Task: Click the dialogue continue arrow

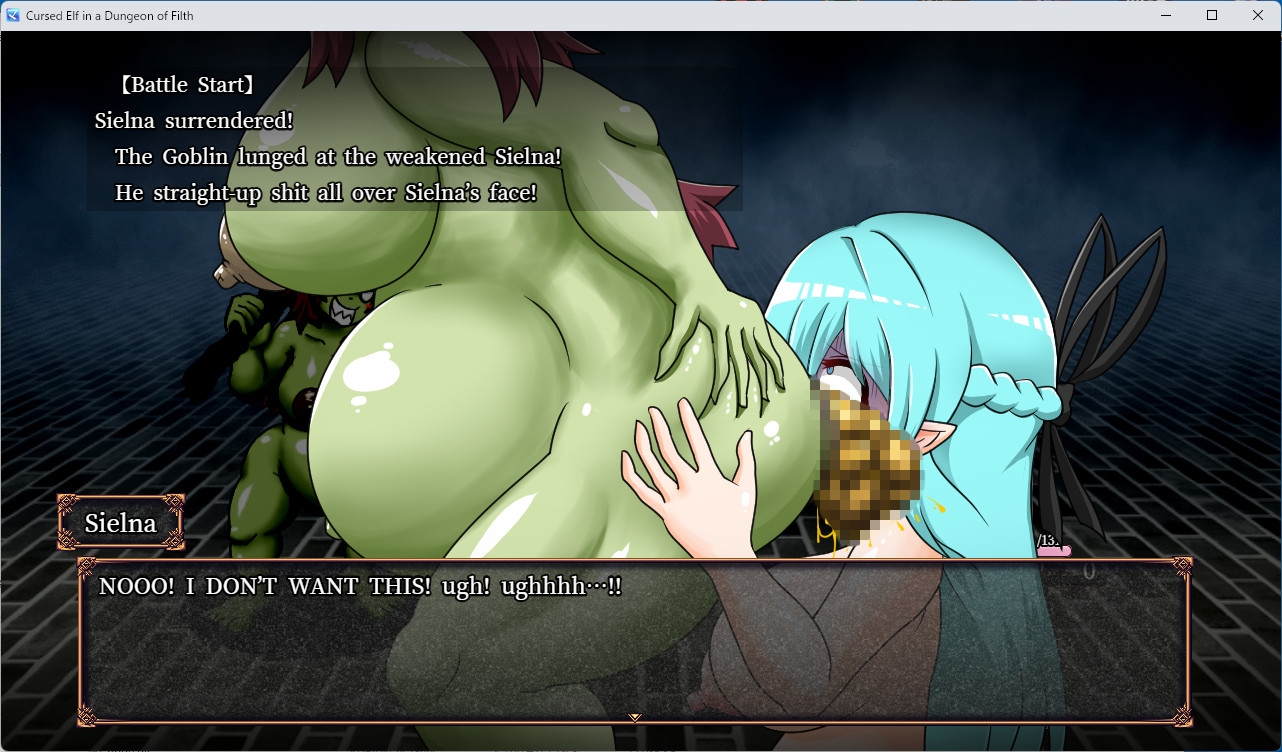Action: point(634,716)
